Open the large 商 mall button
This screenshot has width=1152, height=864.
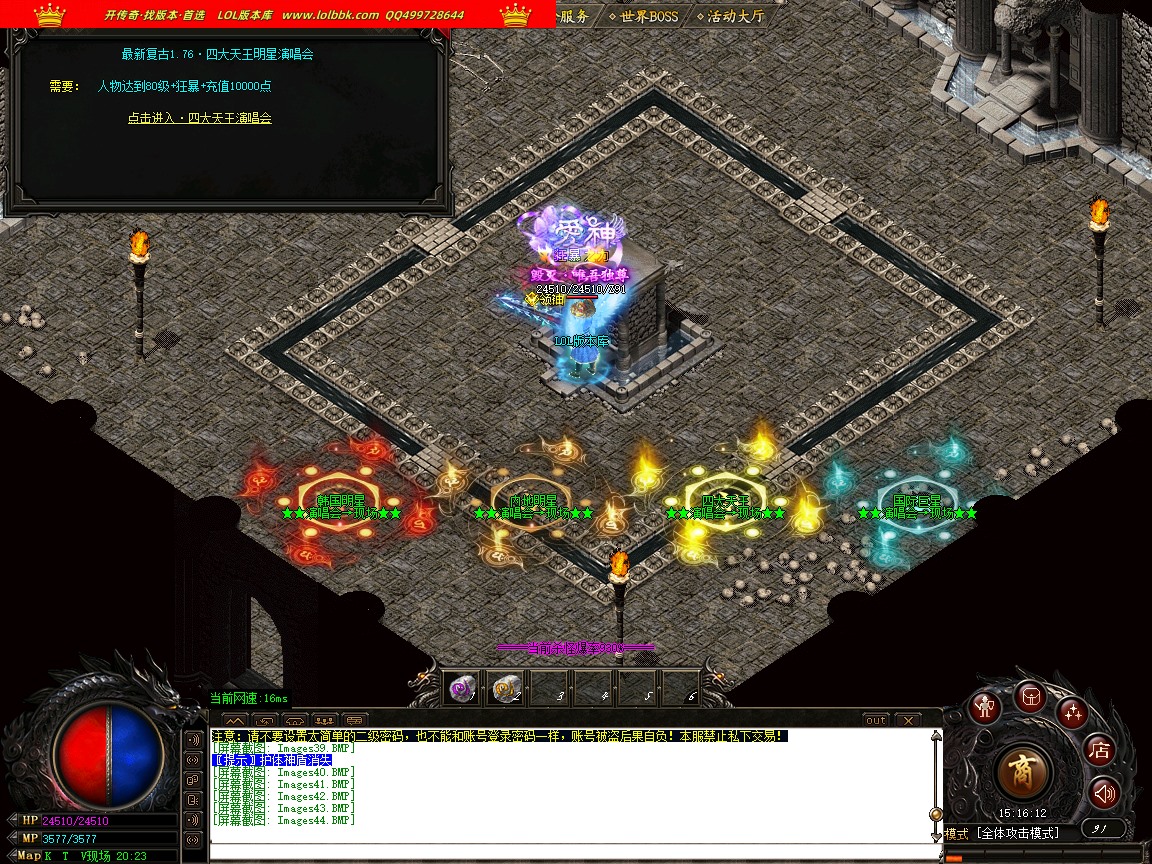1023,772
